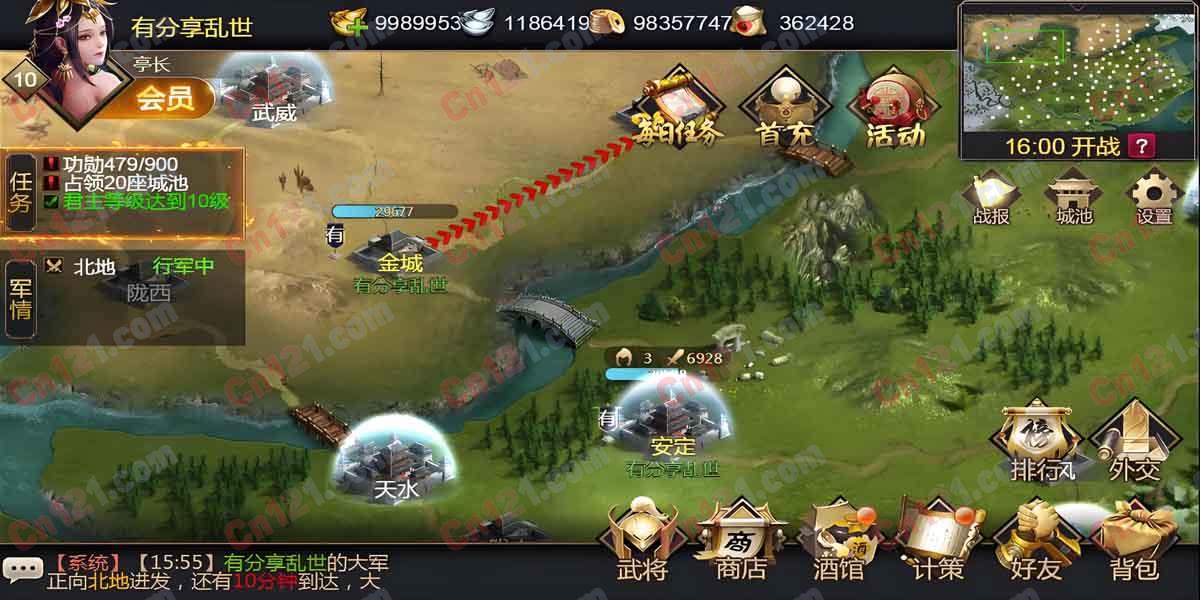This screenshot has width=1200, height=600.
Task: Open the 设置 settings gear
Action: 1153,196
